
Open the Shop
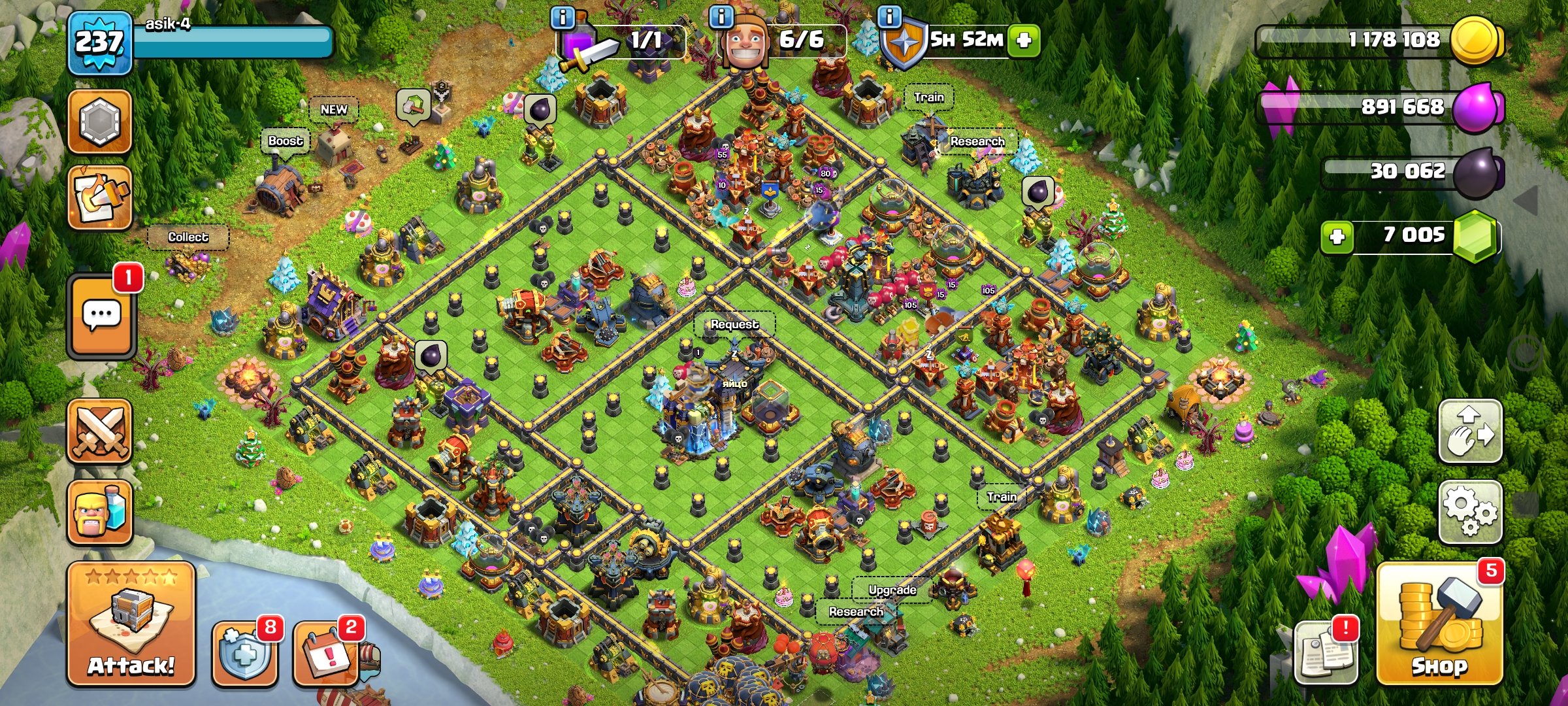pos(1439,626)
